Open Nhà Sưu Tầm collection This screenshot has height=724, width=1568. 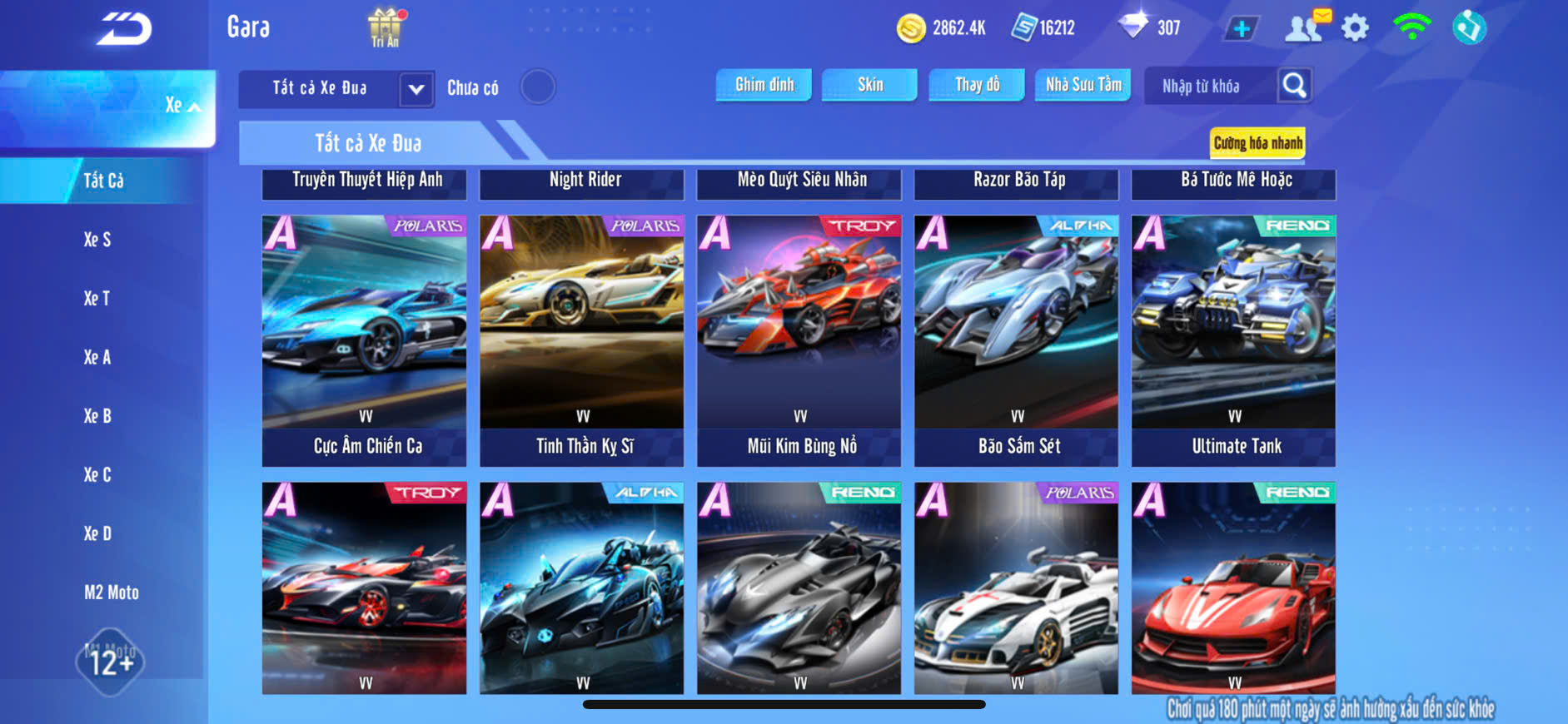pyautogui.click(x=1083, y=85)
